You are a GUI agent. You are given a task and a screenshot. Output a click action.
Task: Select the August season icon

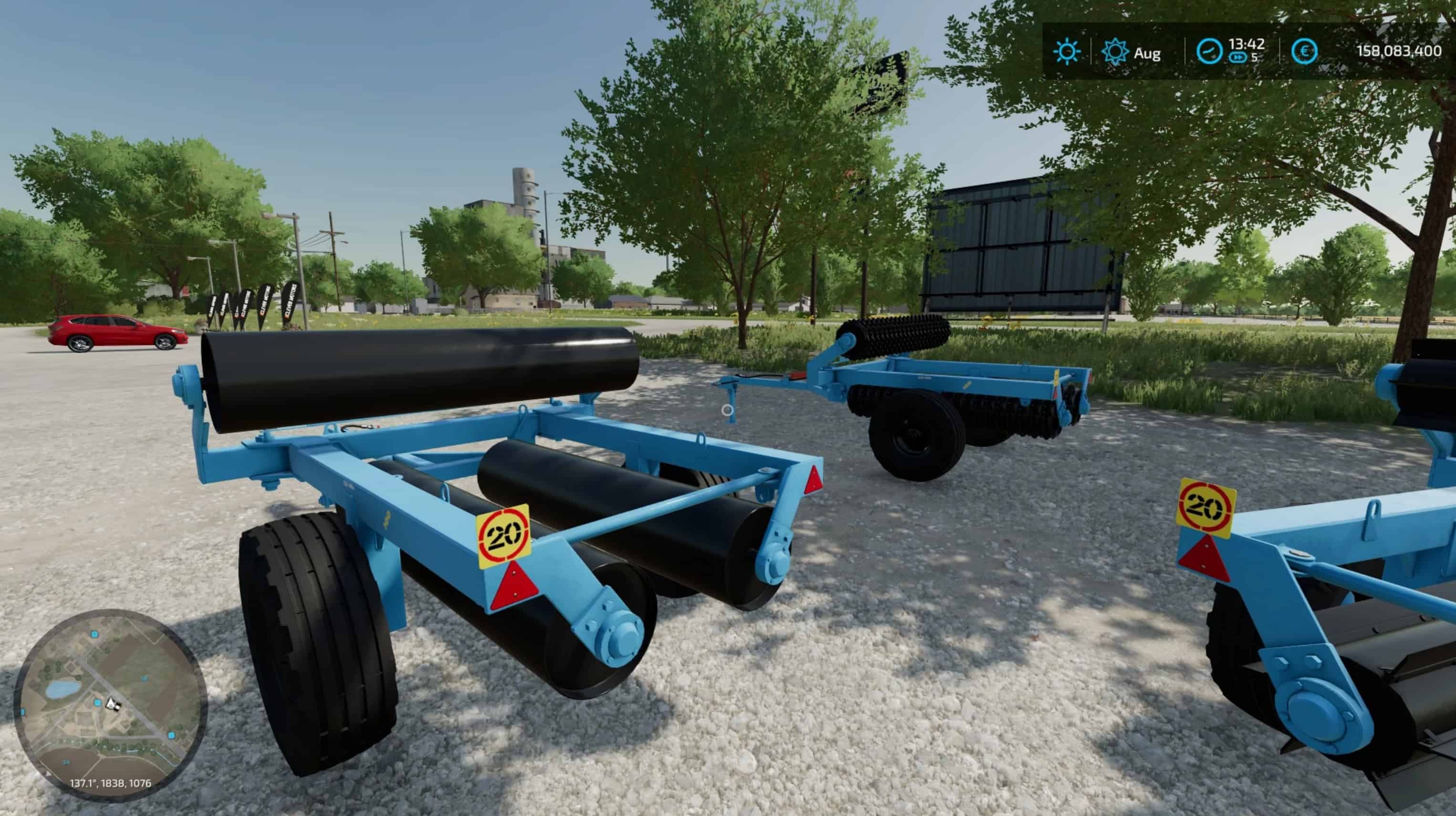pyautogui.click(x=1115, y=52)
